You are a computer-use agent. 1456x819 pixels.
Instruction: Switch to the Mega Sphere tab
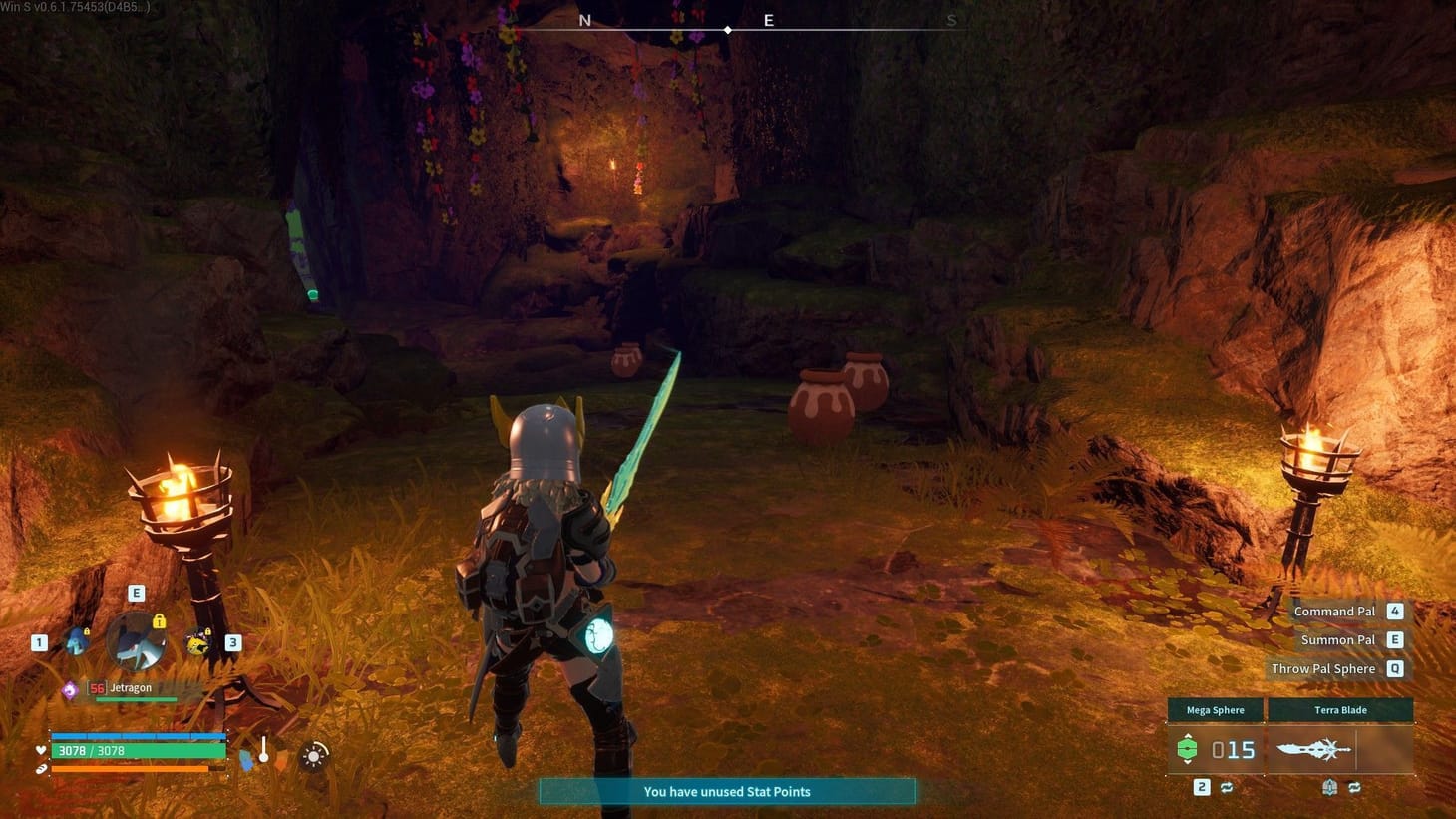tap(1216, 709)
